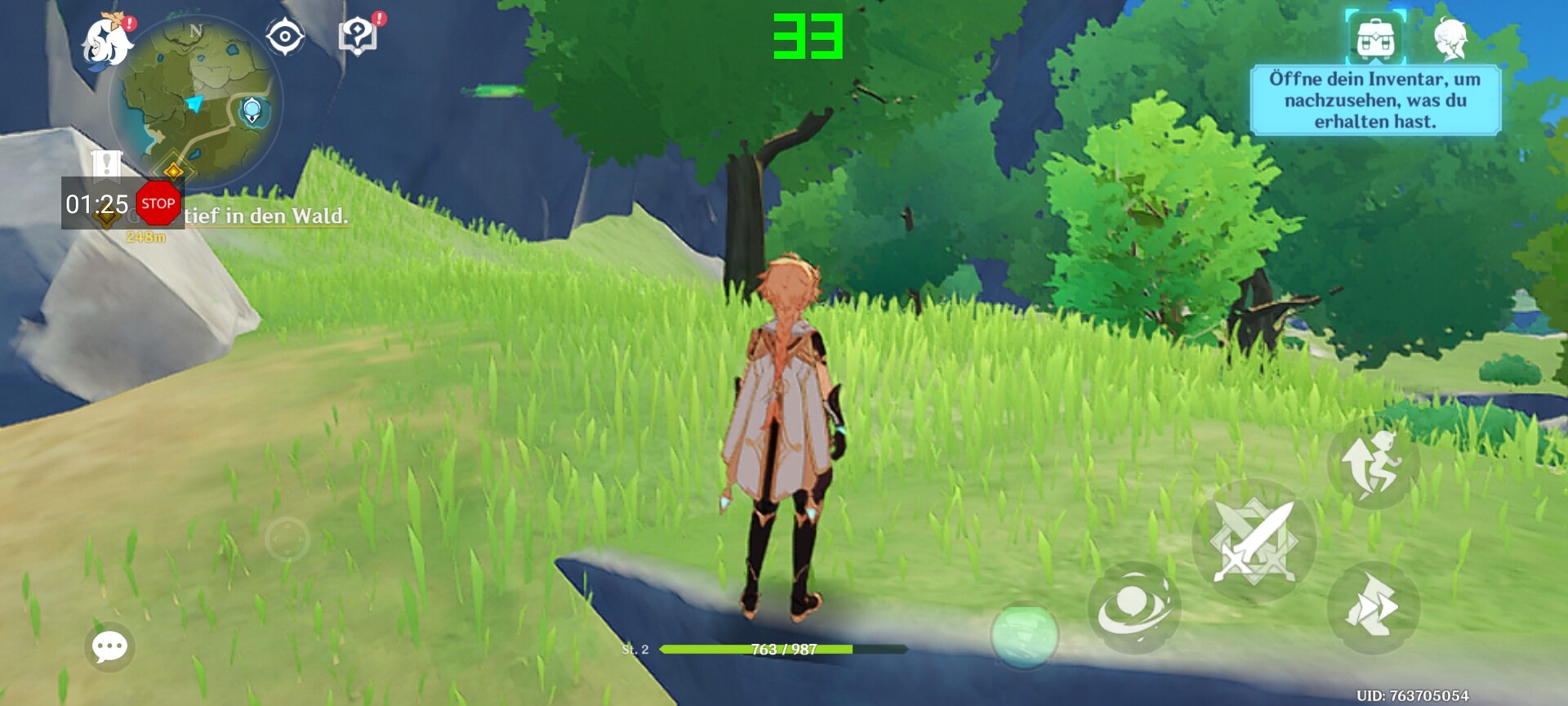Select the quest objective tracker text
This screenshot has height=706, width=1568.
coord(266,217)
